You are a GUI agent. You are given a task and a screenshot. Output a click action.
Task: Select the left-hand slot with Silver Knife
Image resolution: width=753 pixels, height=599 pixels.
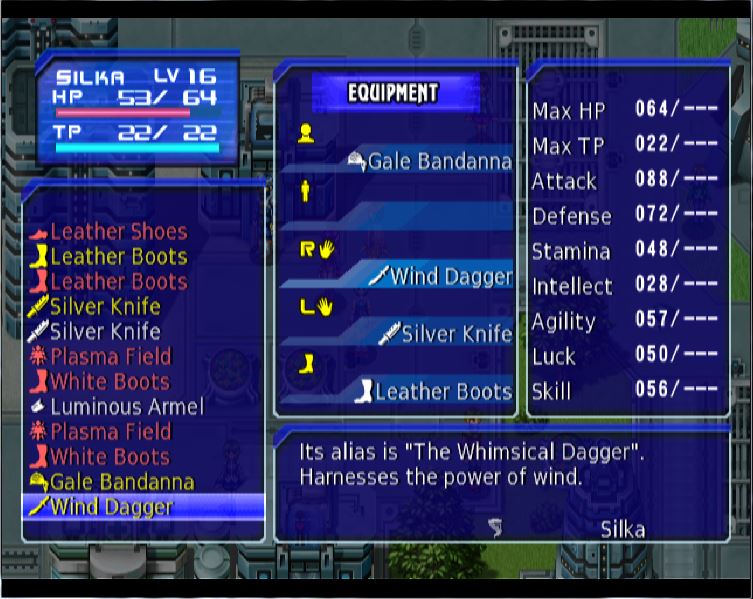point(456,335)
